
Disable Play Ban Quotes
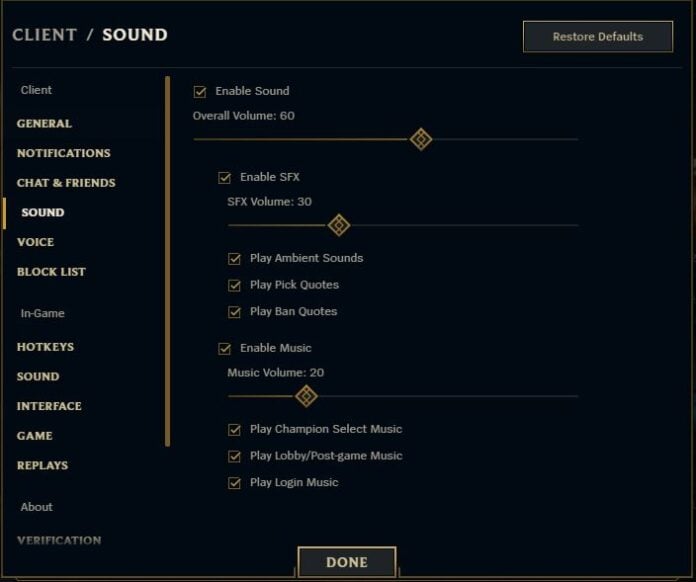[235, 312]
